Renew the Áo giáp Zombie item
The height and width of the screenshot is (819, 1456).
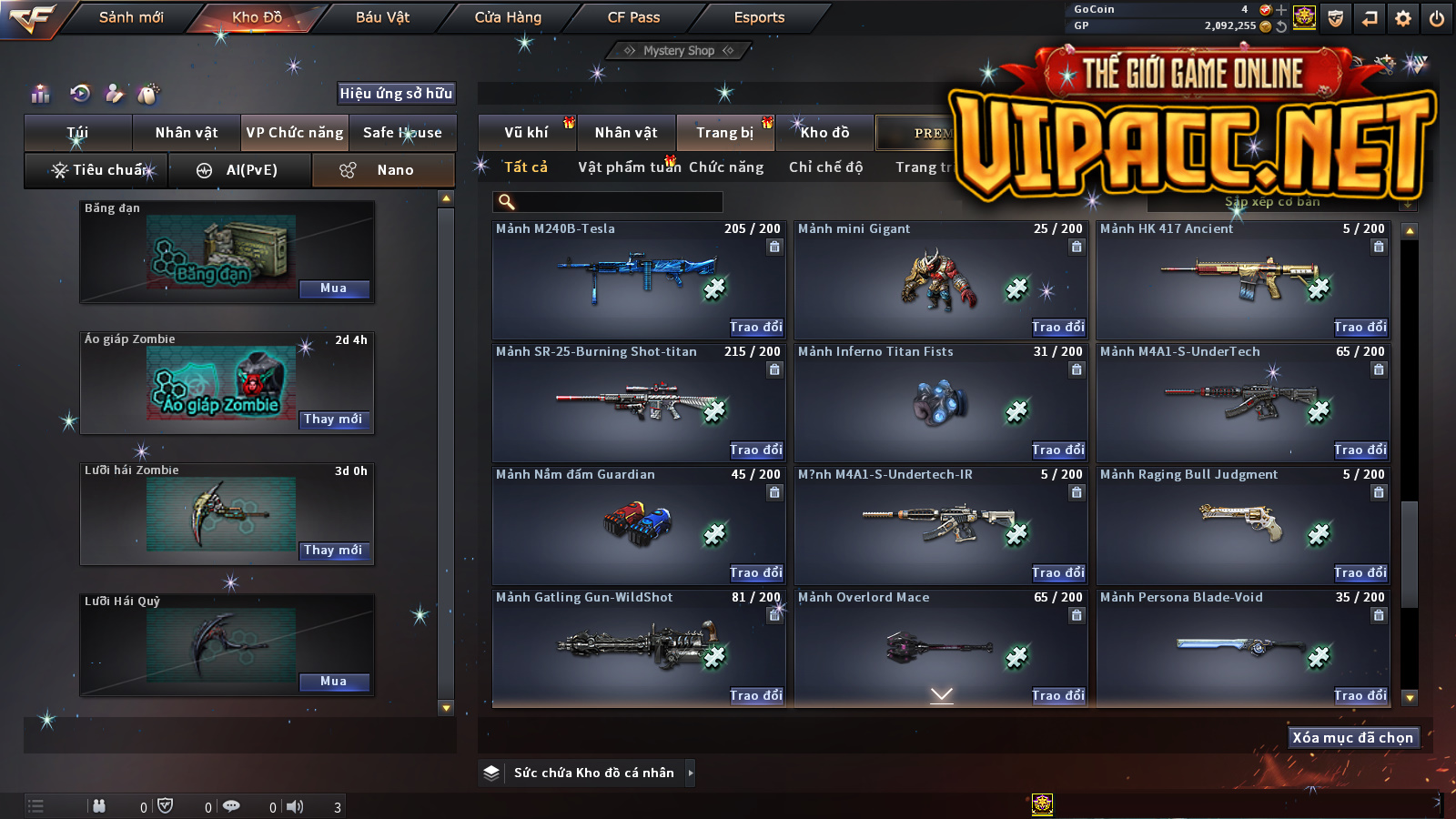[334, 420]
